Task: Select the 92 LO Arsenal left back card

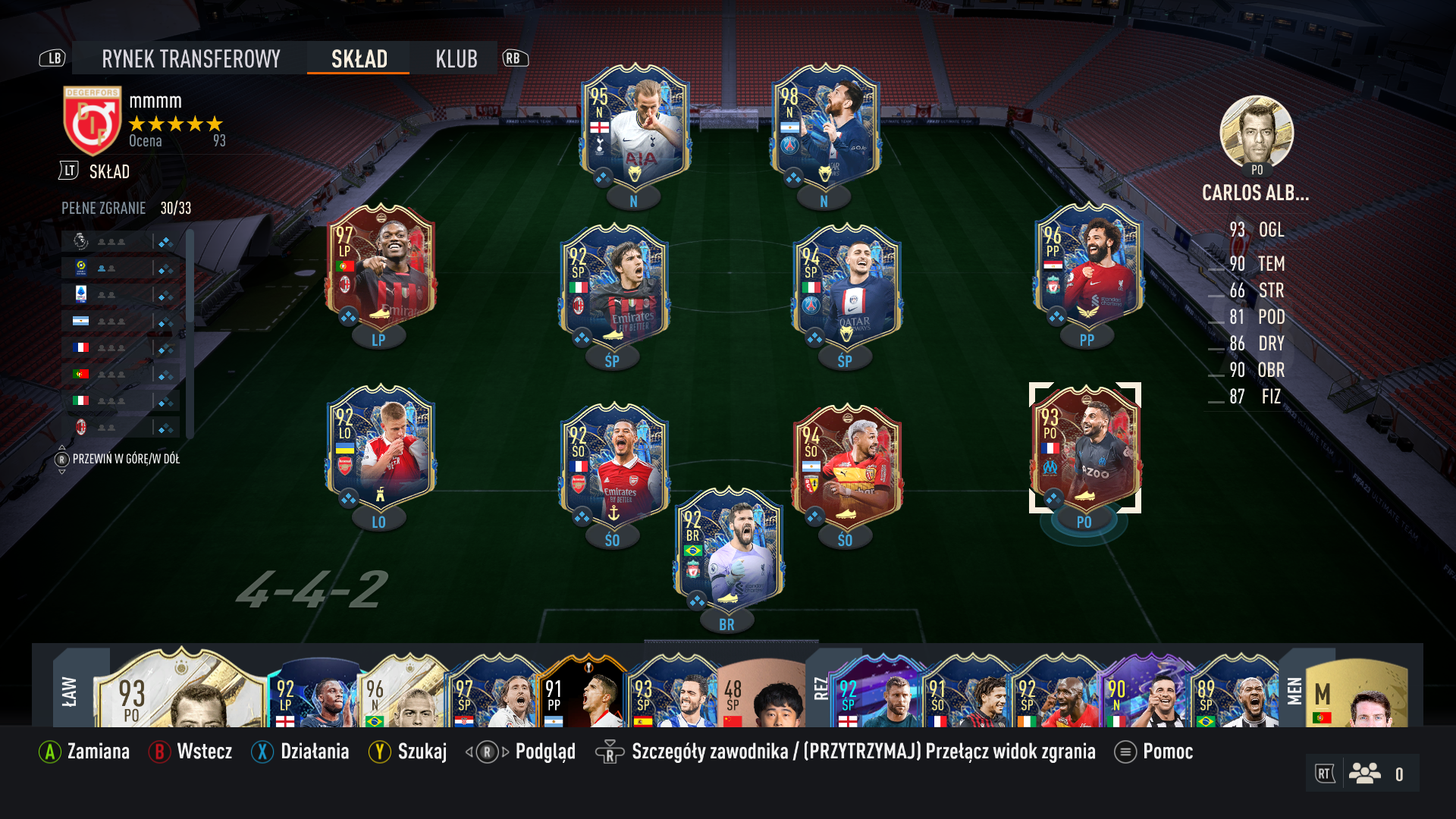Action: 380,447
